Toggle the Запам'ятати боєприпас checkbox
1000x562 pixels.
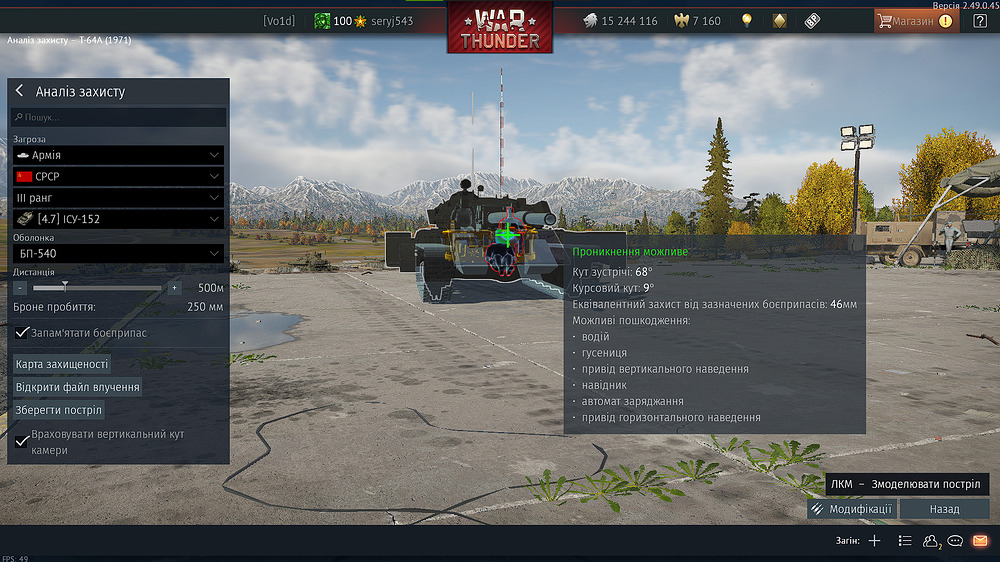pos(23,331)
